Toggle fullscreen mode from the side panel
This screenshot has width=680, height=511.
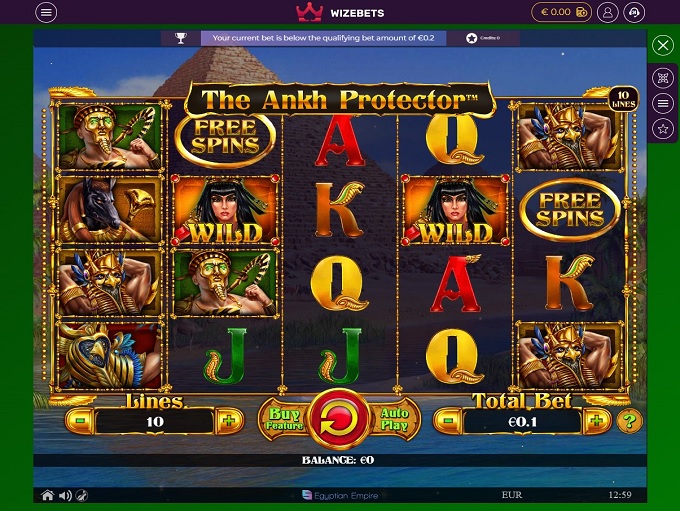(x=662, y=77)
